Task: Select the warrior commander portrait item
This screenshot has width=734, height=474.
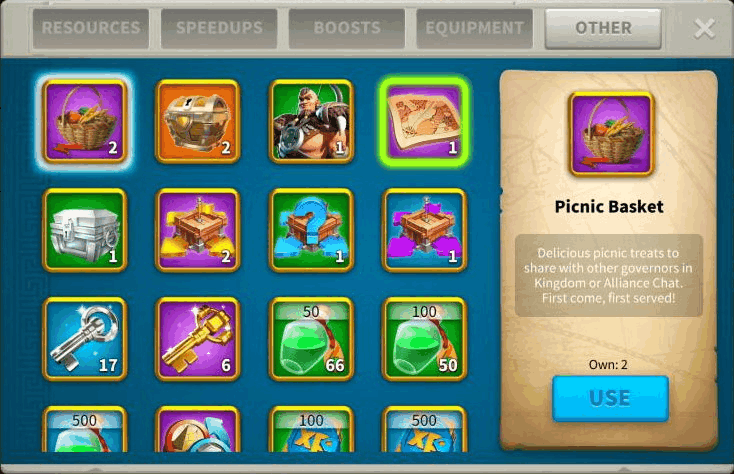Action: [312, 121]
